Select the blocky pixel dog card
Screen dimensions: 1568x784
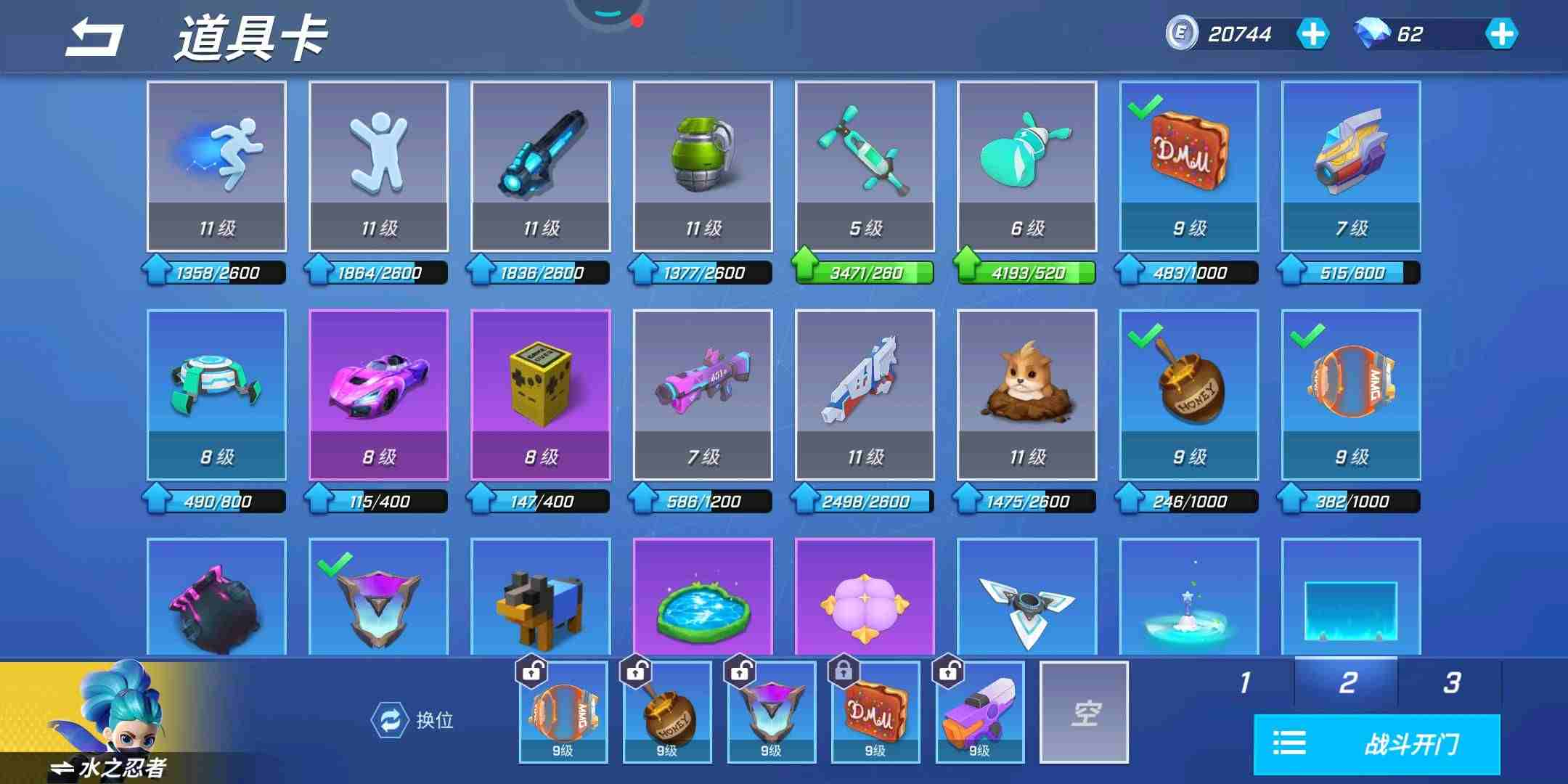541,597
